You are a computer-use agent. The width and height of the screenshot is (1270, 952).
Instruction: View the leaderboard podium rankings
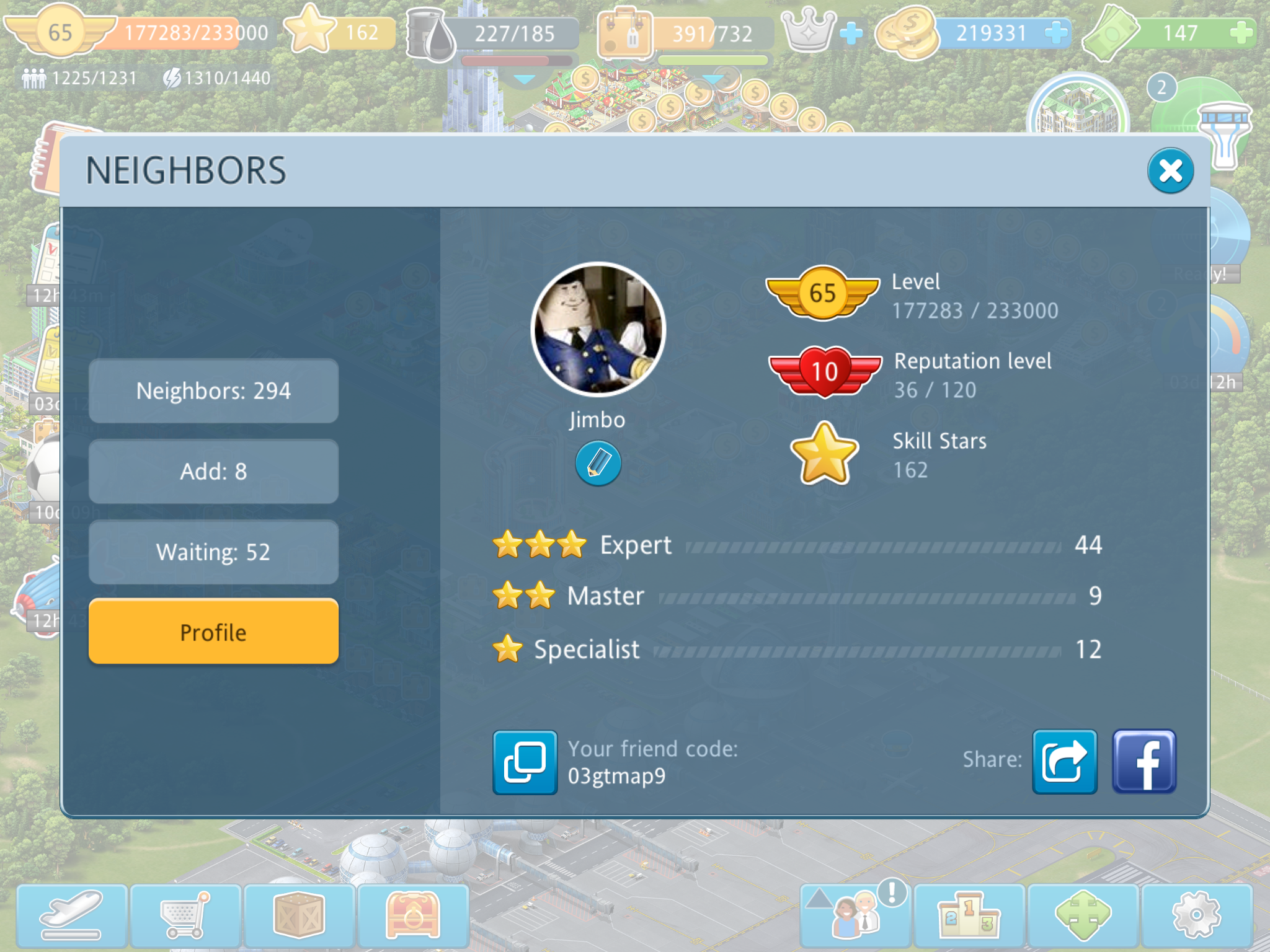click(x=969, y=915)
